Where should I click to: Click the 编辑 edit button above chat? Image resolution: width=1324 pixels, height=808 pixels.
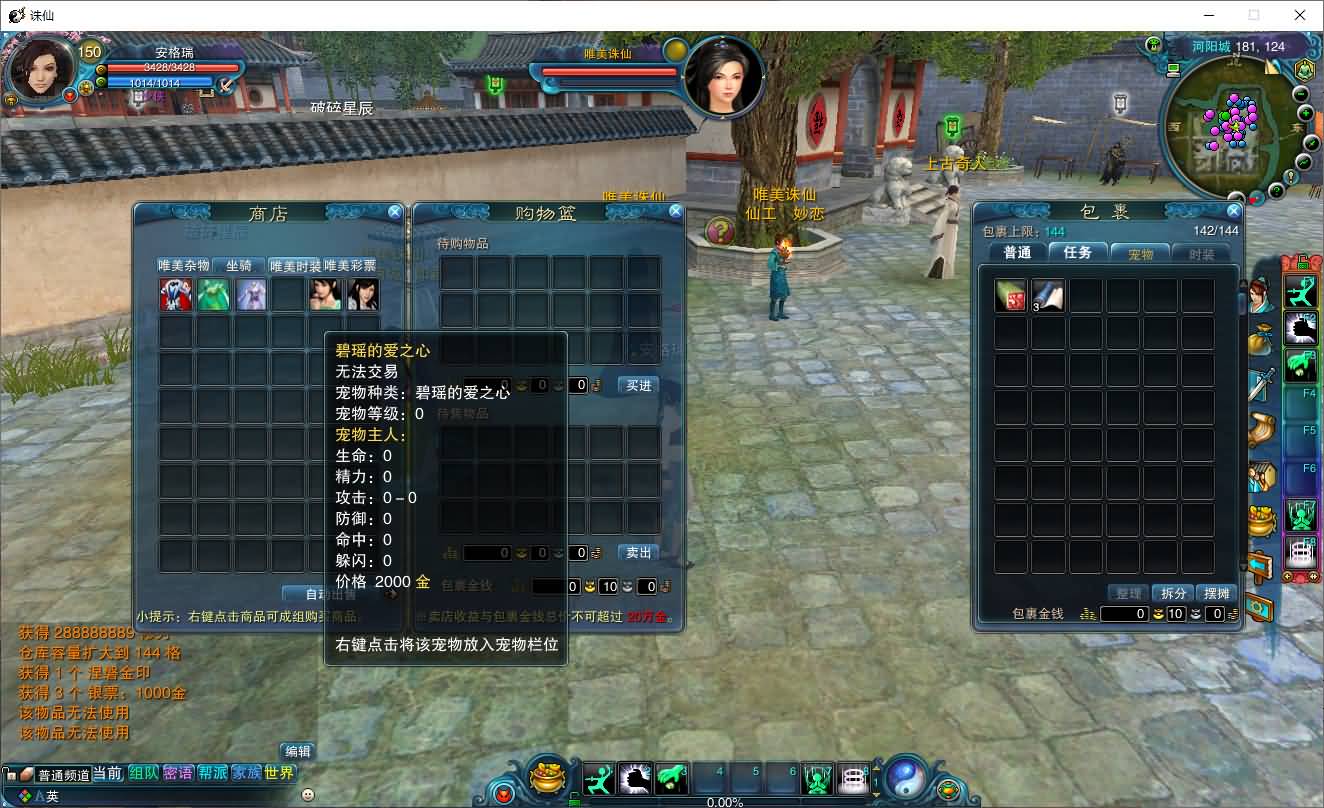coord(298,751)
